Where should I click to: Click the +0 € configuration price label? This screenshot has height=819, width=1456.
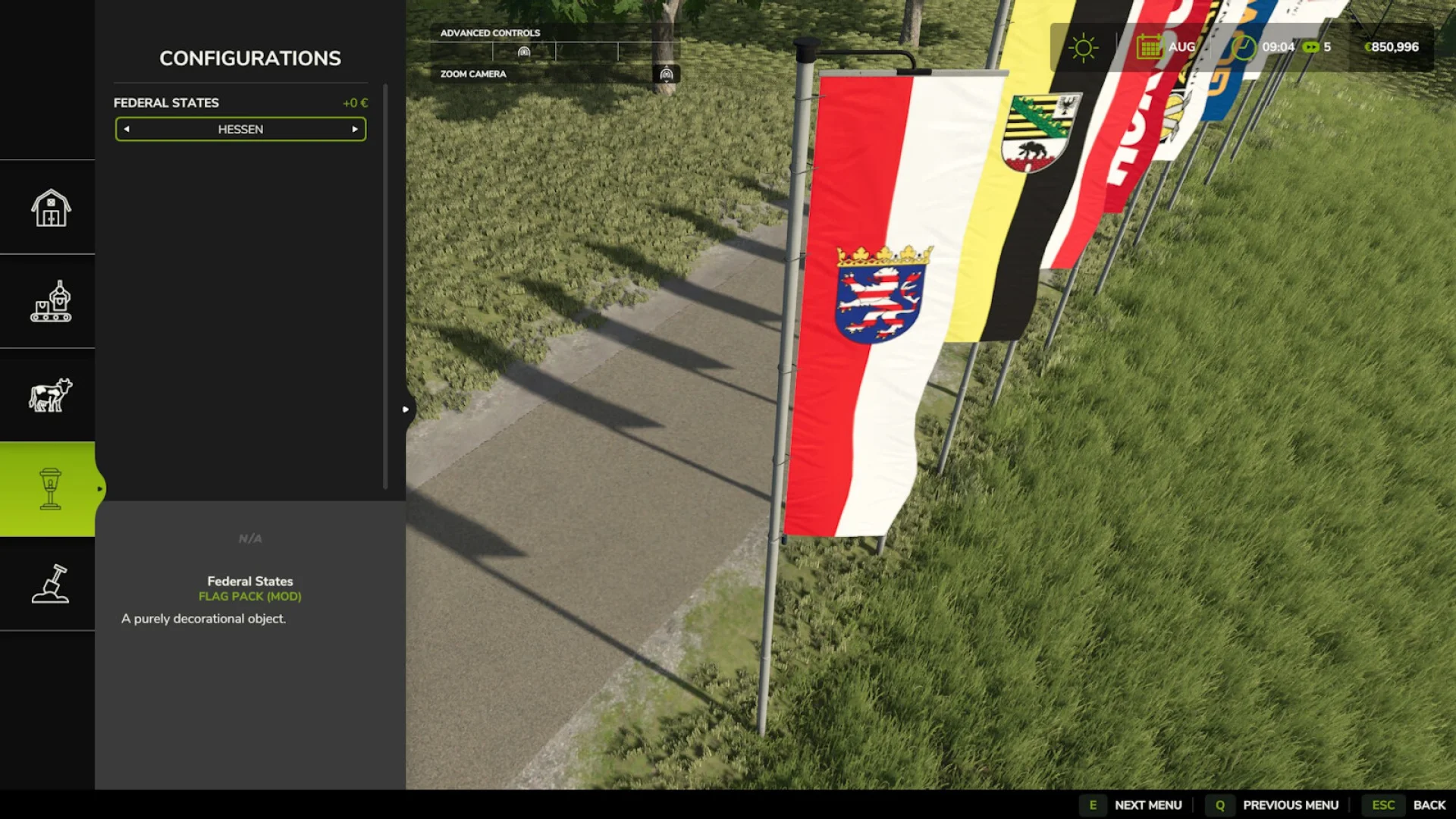coord(353,102)
